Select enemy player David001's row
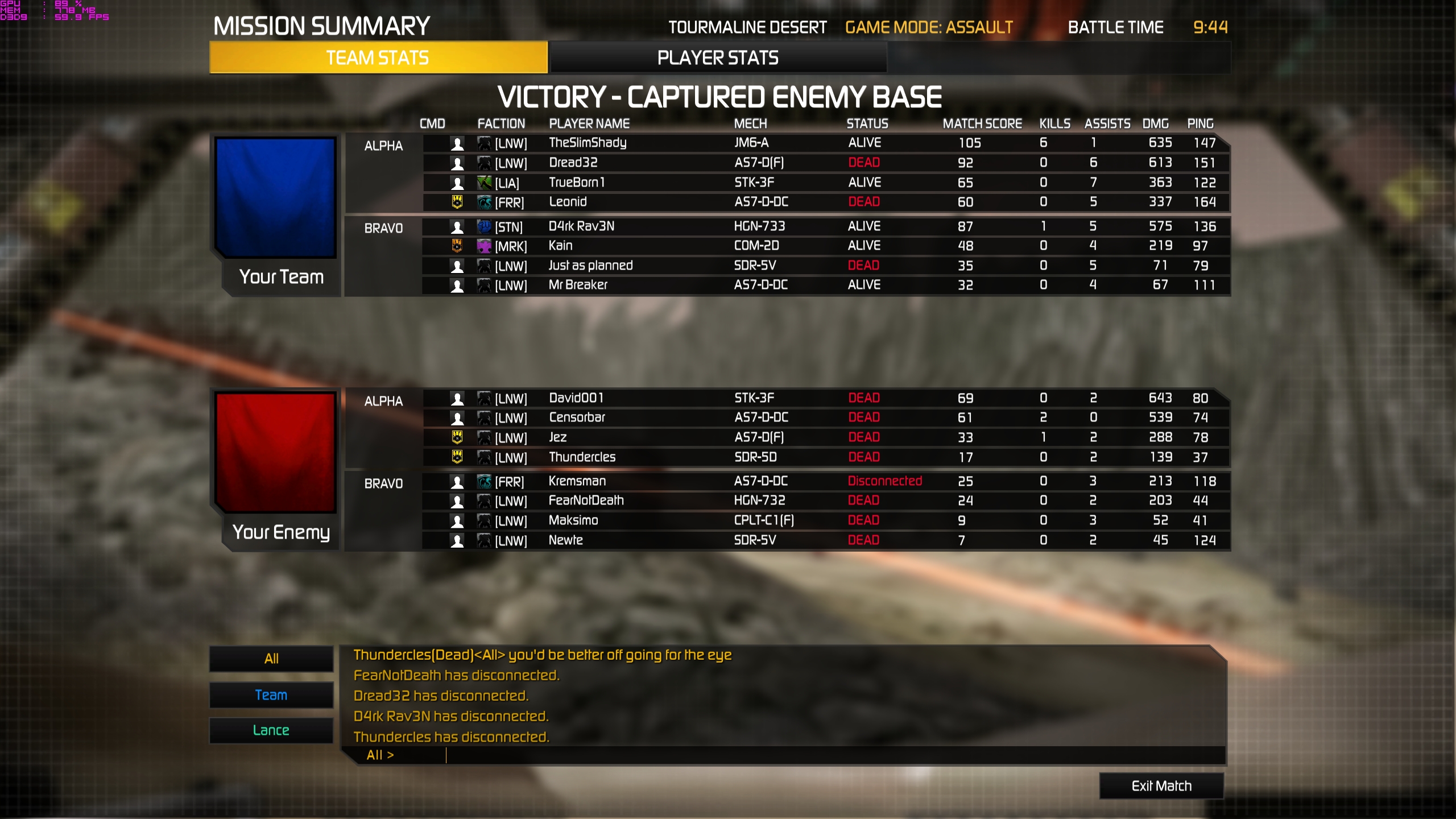This screenshot has height=819, width=1456. tap(576, 398)
